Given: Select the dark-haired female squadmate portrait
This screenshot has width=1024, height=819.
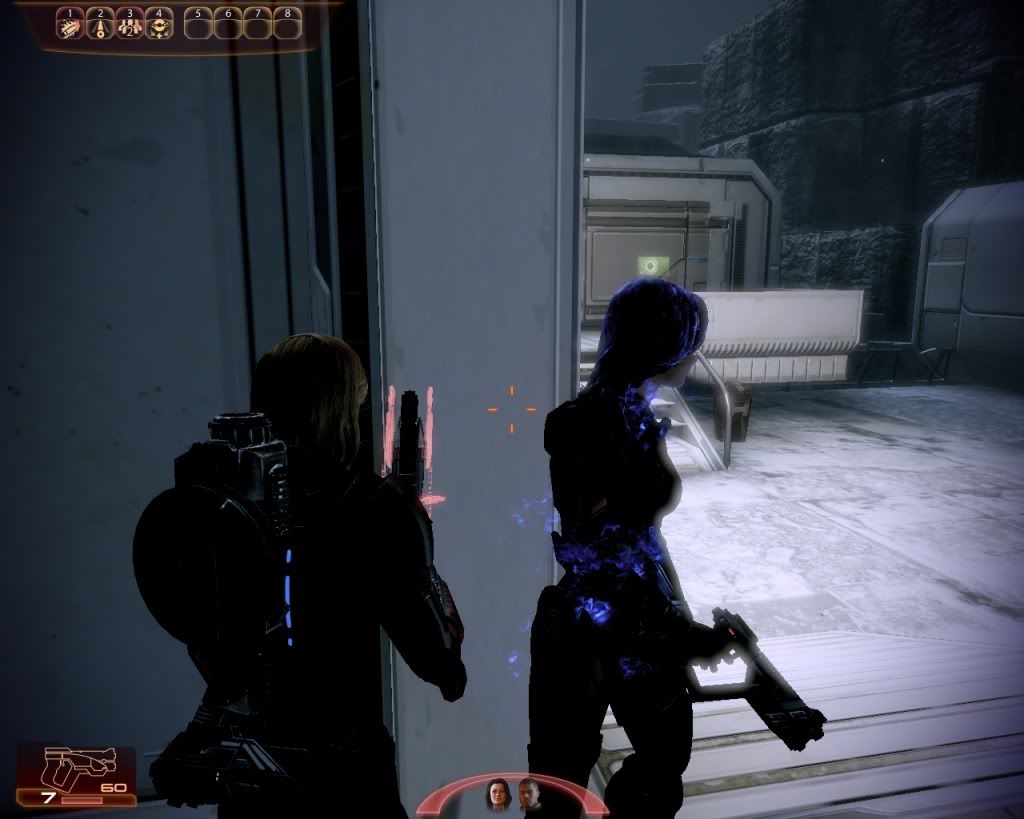Looking at the screenshot, I should pyautogui.click(x=497, y=796).
